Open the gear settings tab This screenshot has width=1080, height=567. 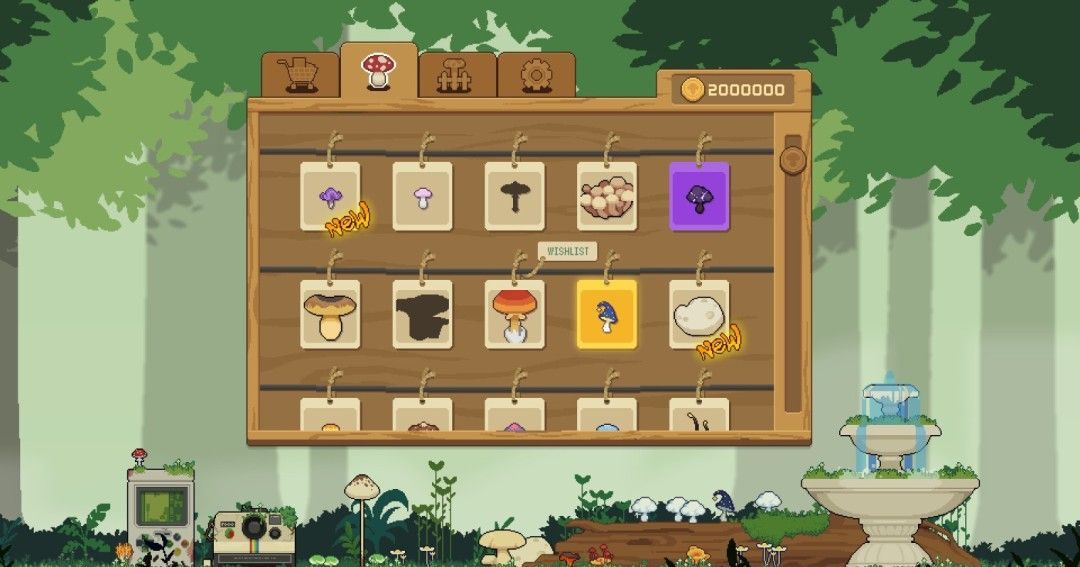coord(536,75)
